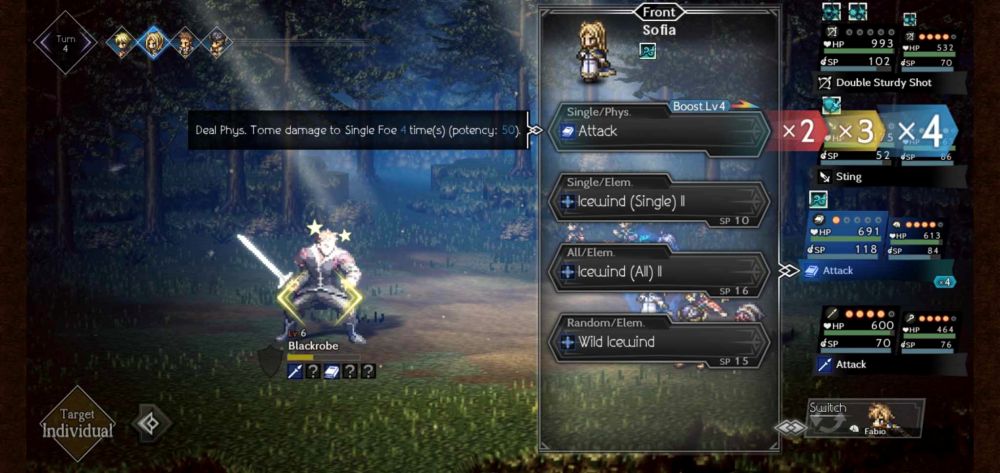Select the Attack skill for Sofia
This screenshot has width=1000, height=473.
click(x=655, y=131)
